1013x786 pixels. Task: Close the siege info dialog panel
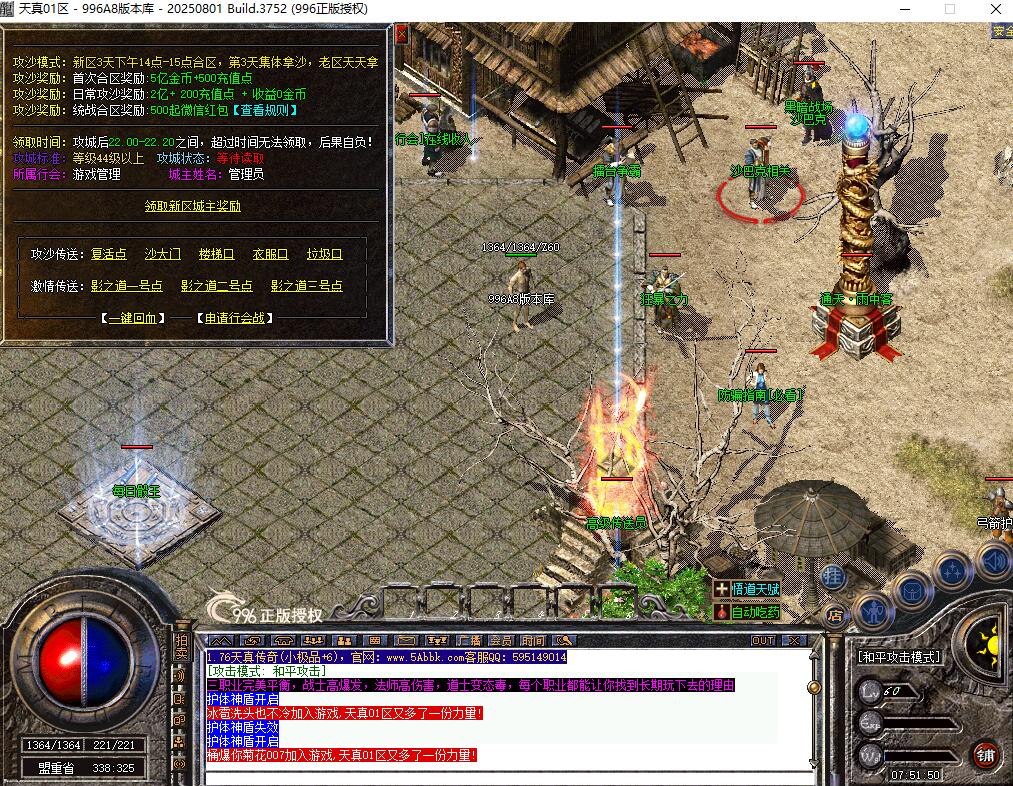401,34
